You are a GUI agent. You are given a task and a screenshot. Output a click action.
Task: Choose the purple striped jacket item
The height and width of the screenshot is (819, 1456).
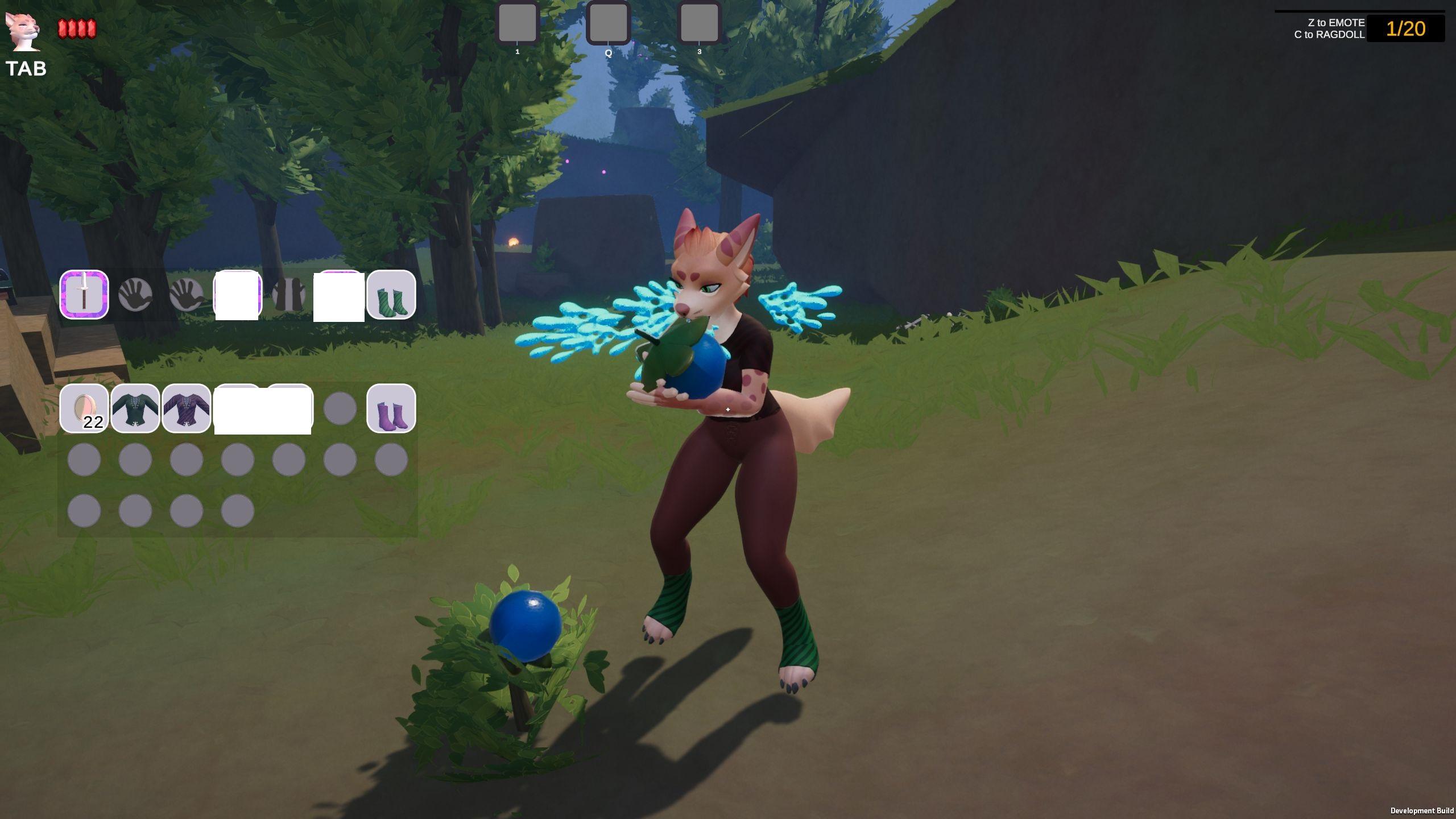point(187,408)
